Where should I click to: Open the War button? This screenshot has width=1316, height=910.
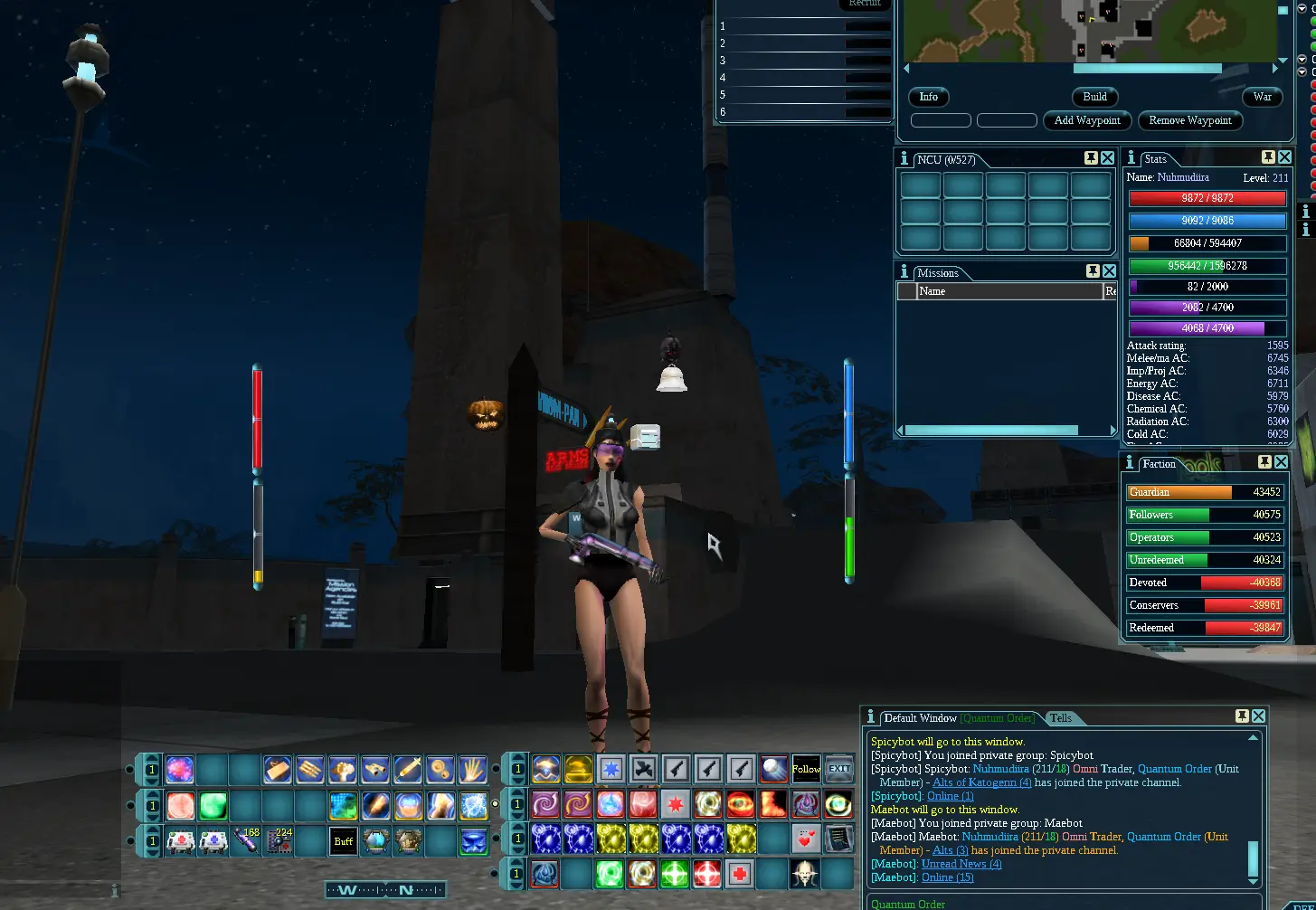(1263, 97)
